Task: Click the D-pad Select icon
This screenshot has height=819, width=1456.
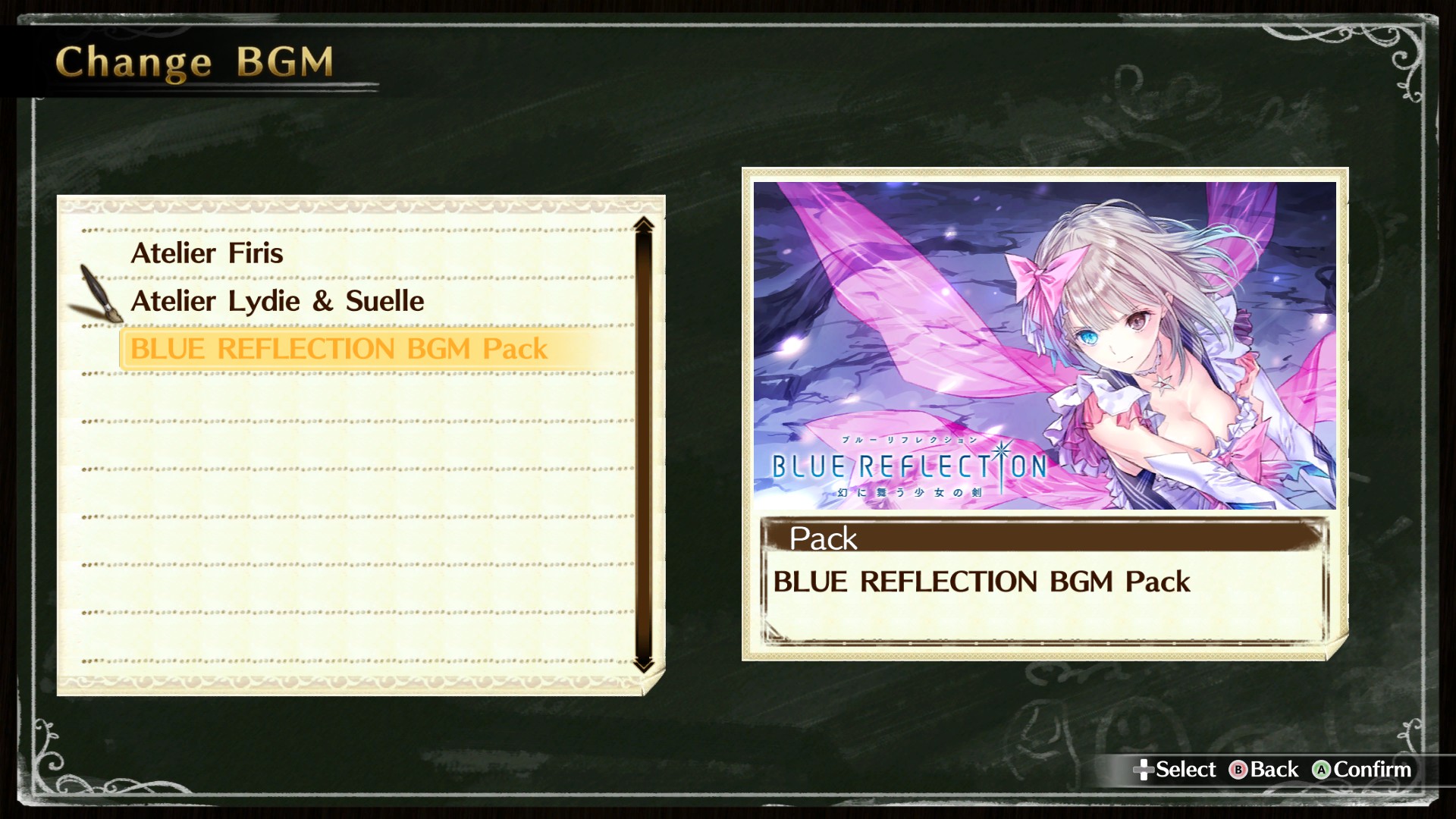Action: (1145, 769)
